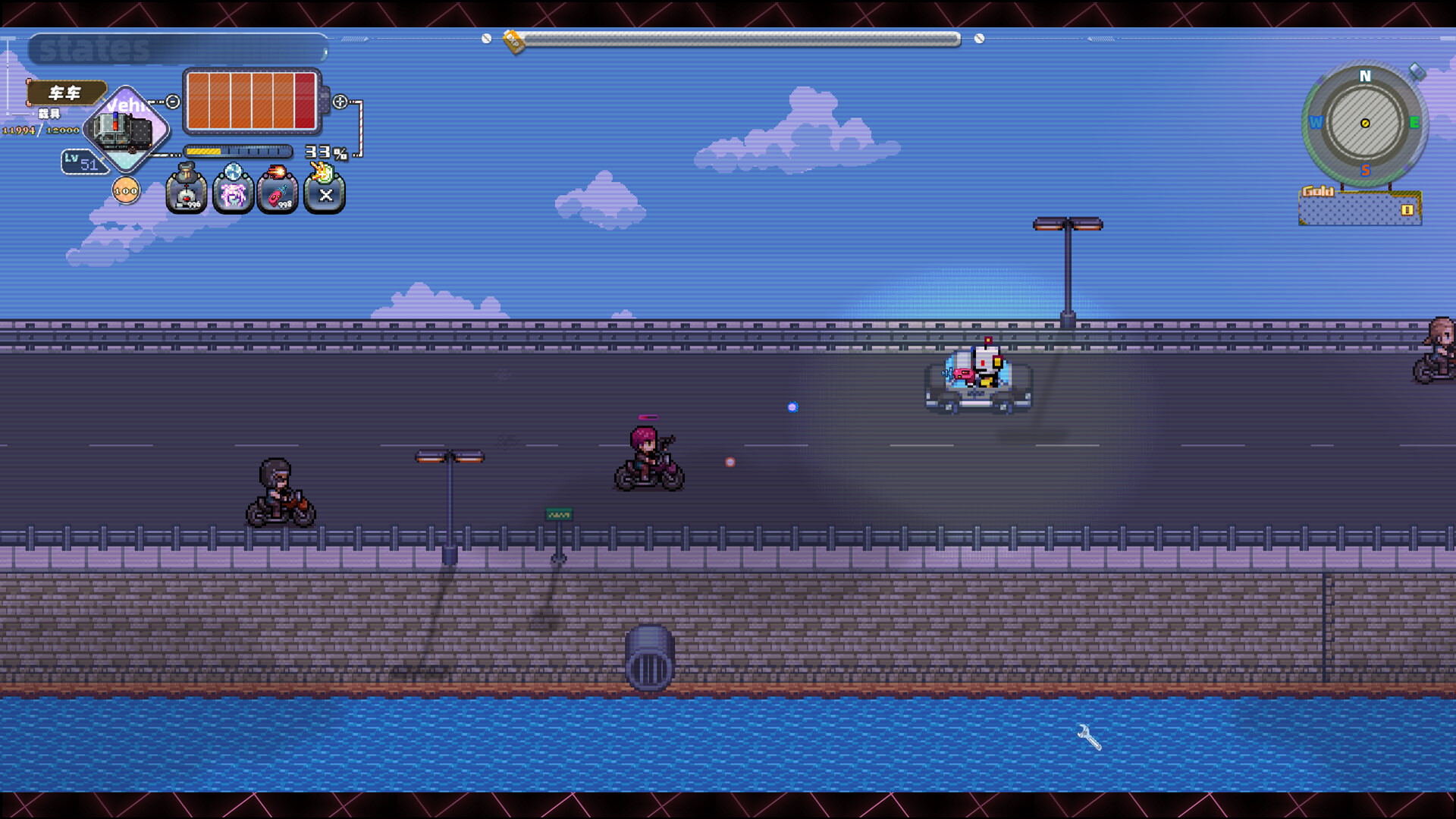Click the 载具 label under the nameplate

[49, 115]
